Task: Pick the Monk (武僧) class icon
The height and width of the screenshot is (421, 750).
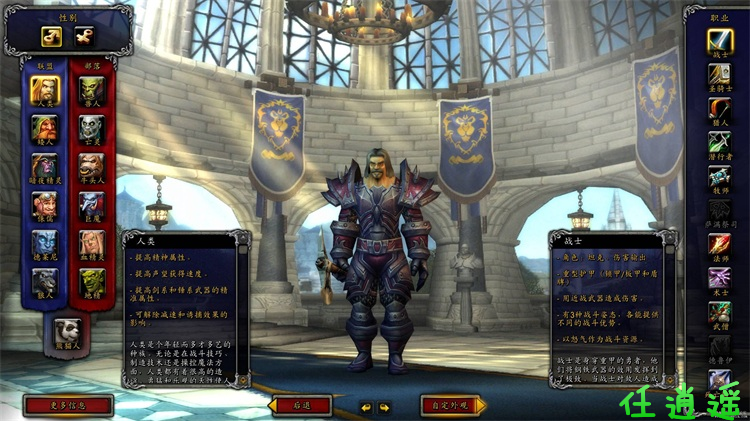Action: 720,313
